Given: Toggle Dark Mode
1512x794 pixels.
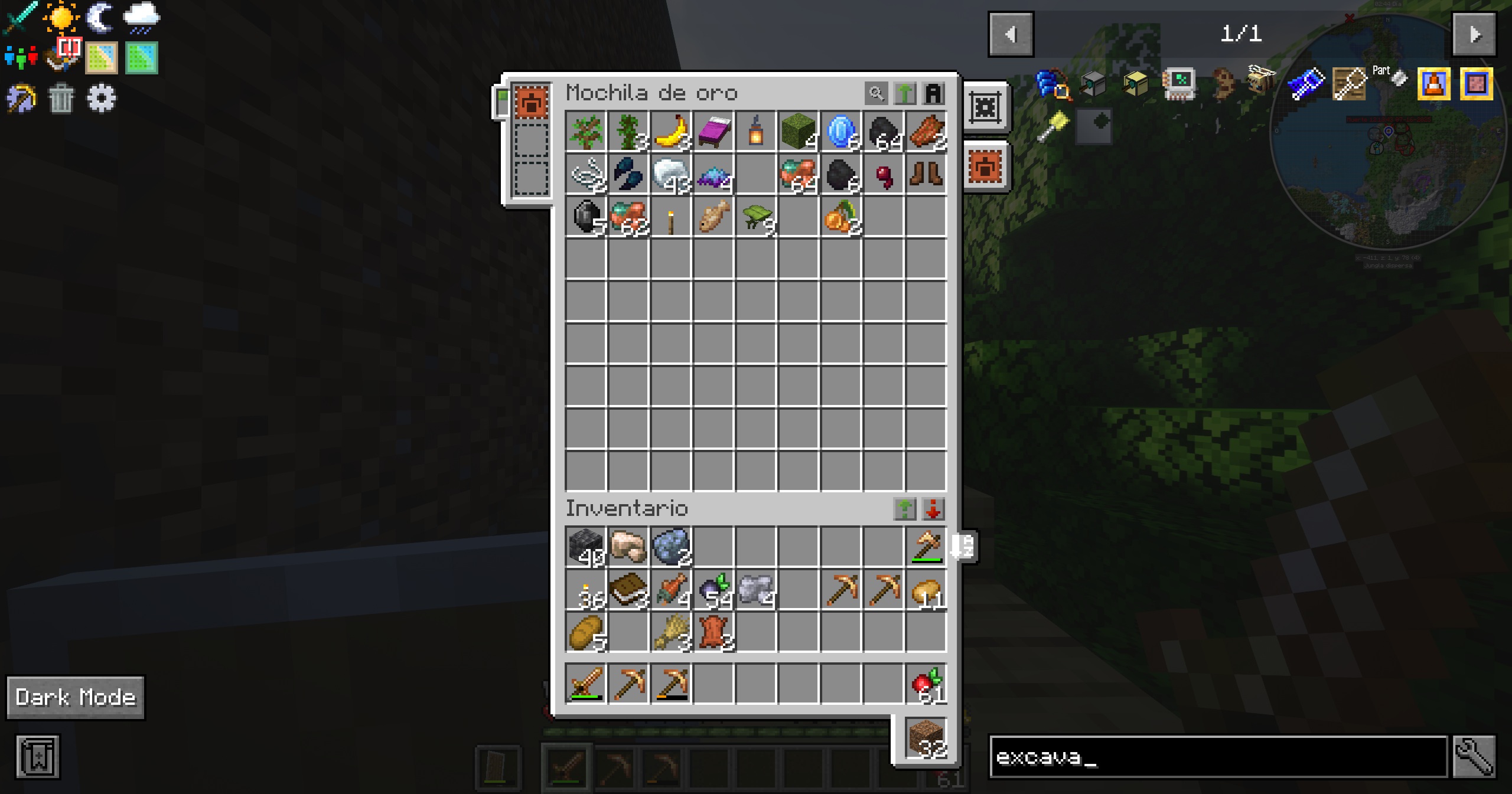Looking at the screenshot, I should tap(75, 697).
